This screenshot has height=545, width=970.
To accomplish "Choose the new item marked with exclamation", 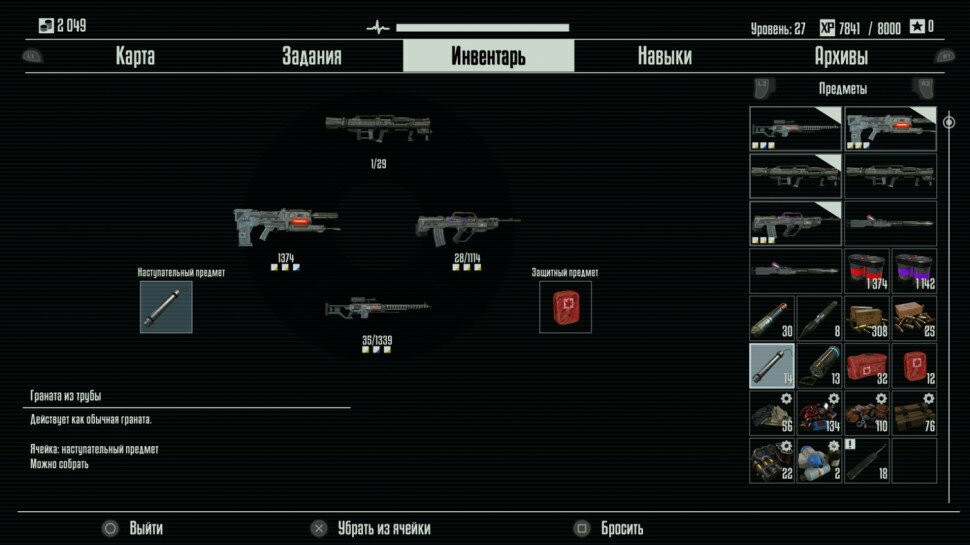I will 867,460.
